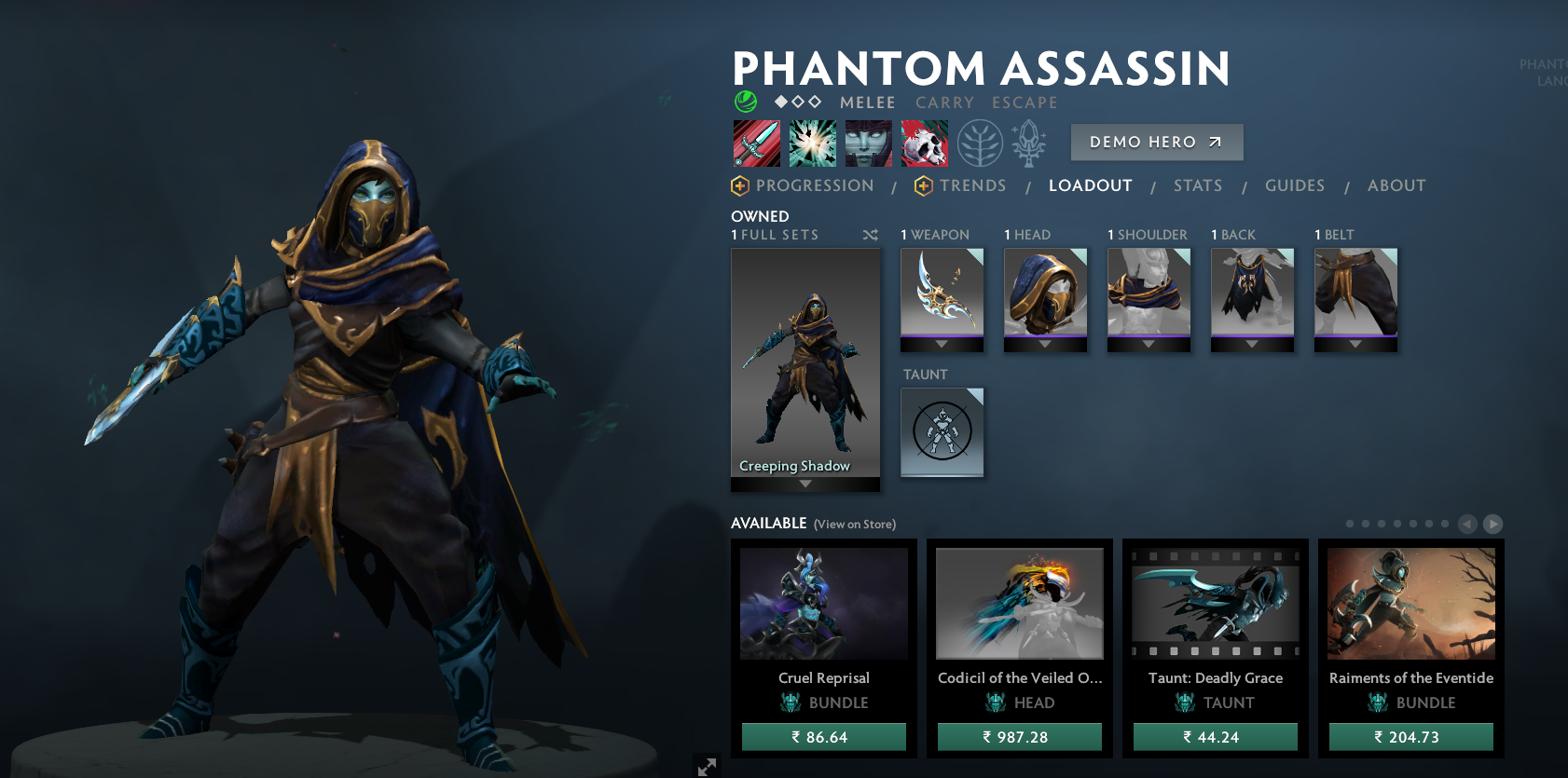The height and width of the screenshot is (778, 1568).
Task: View the Blur ability icon
Action: click(869, 143)
